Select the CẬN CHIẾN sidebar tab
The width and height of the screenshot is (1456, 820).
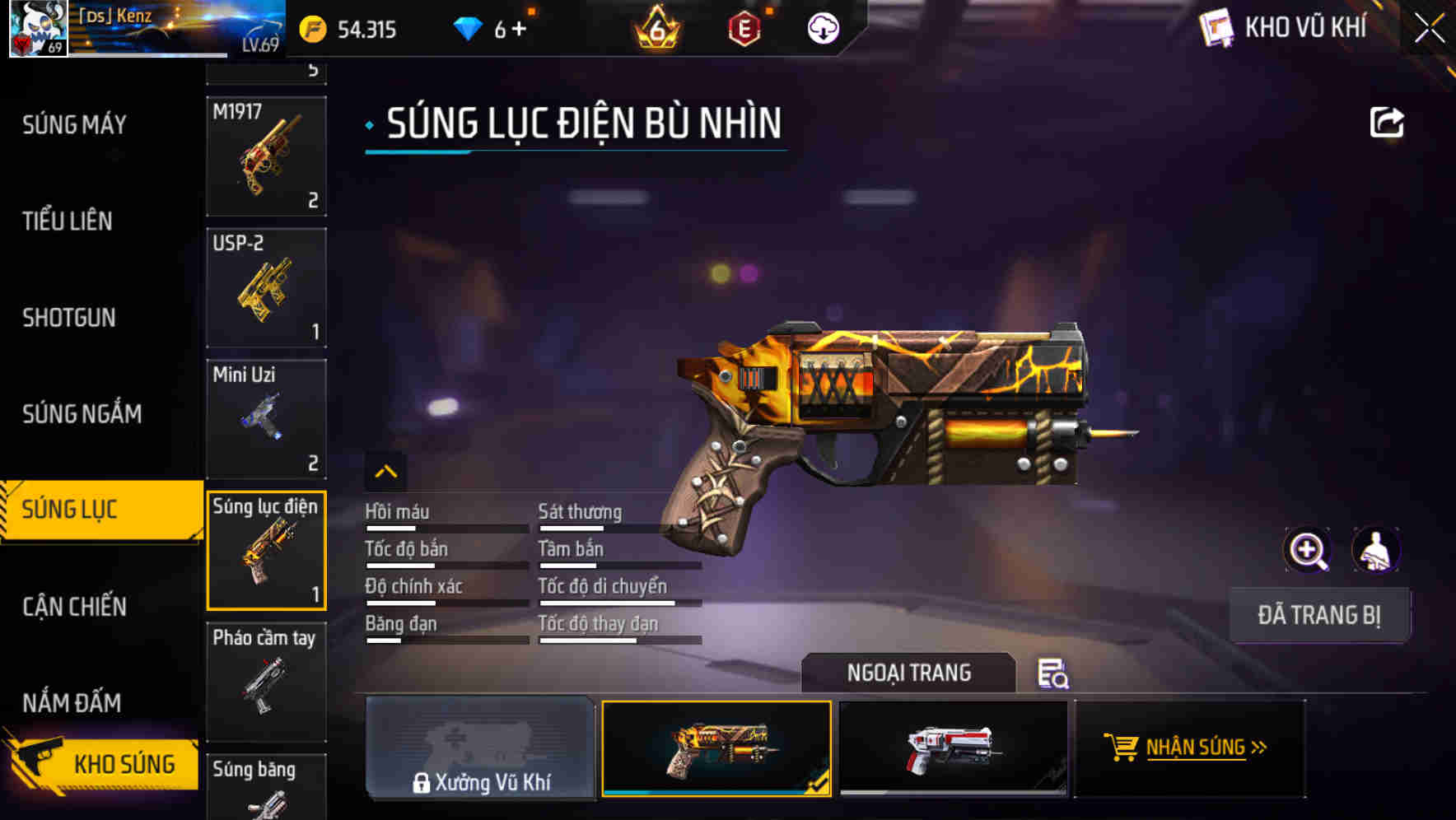point(72,607)
